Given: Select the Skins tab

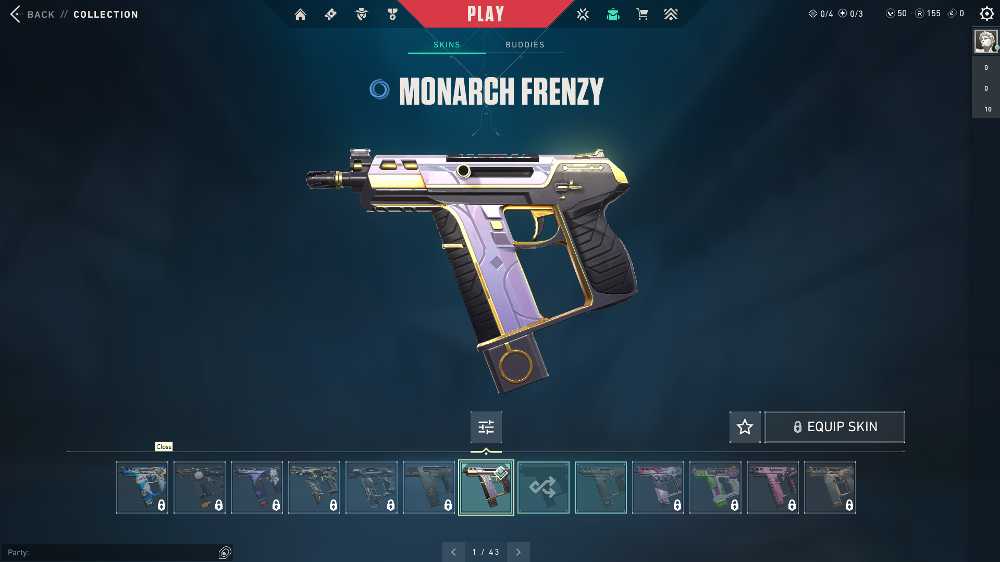Looking at the screenshot, I should pos(446,45).
